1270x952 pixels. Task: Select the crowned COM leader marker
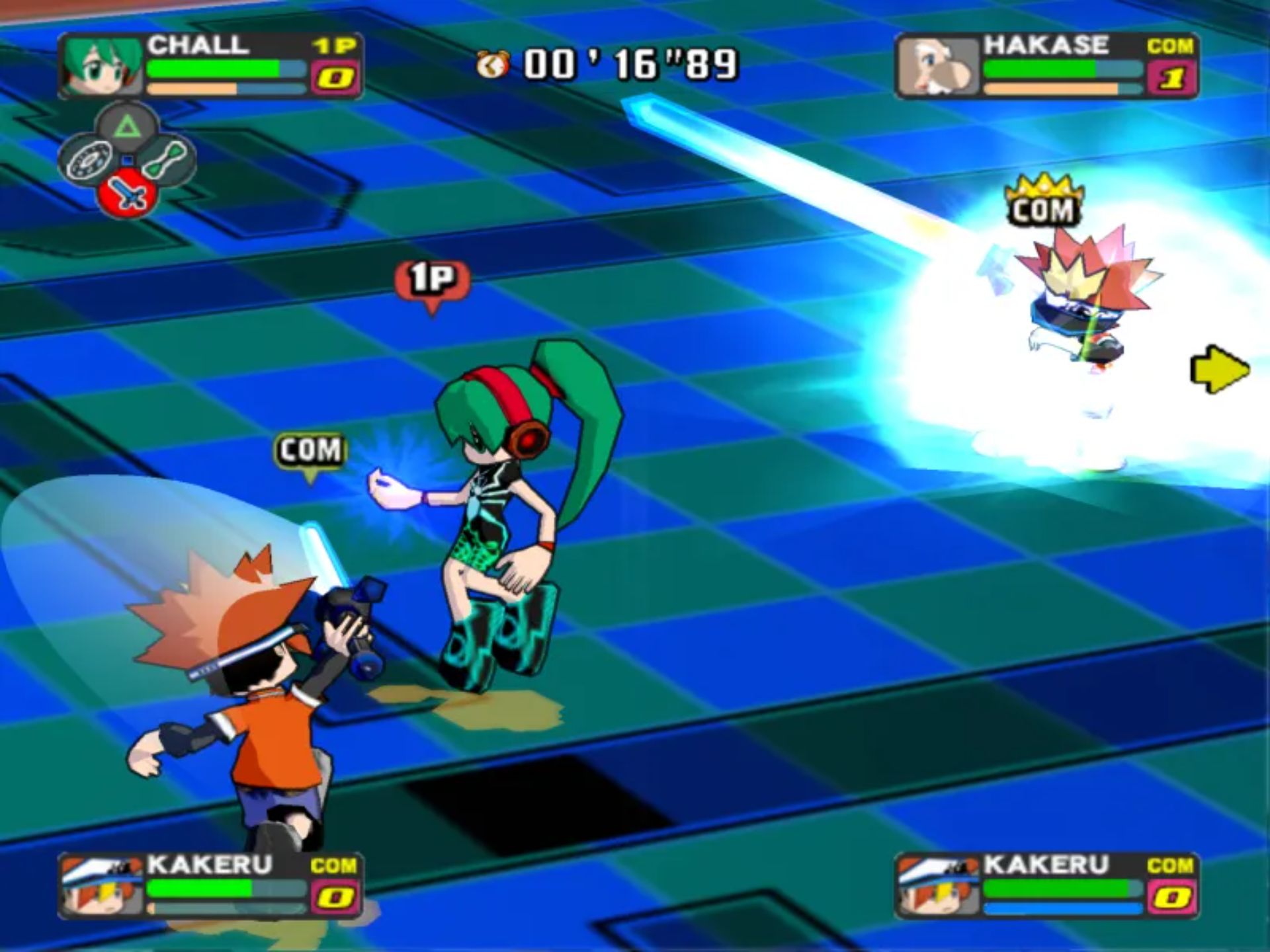pos(1043,202)
